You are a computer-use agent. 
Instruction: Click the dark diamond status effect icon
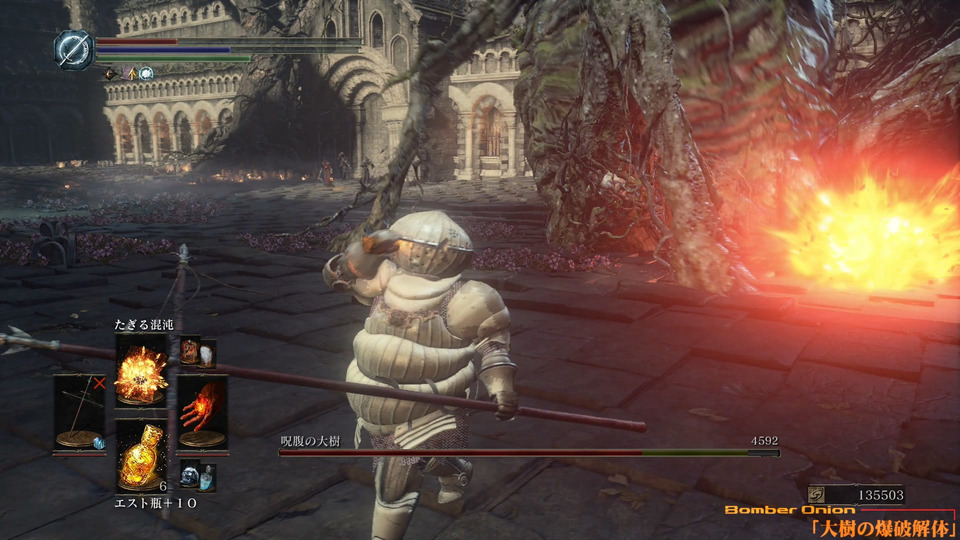click(110, 73)
